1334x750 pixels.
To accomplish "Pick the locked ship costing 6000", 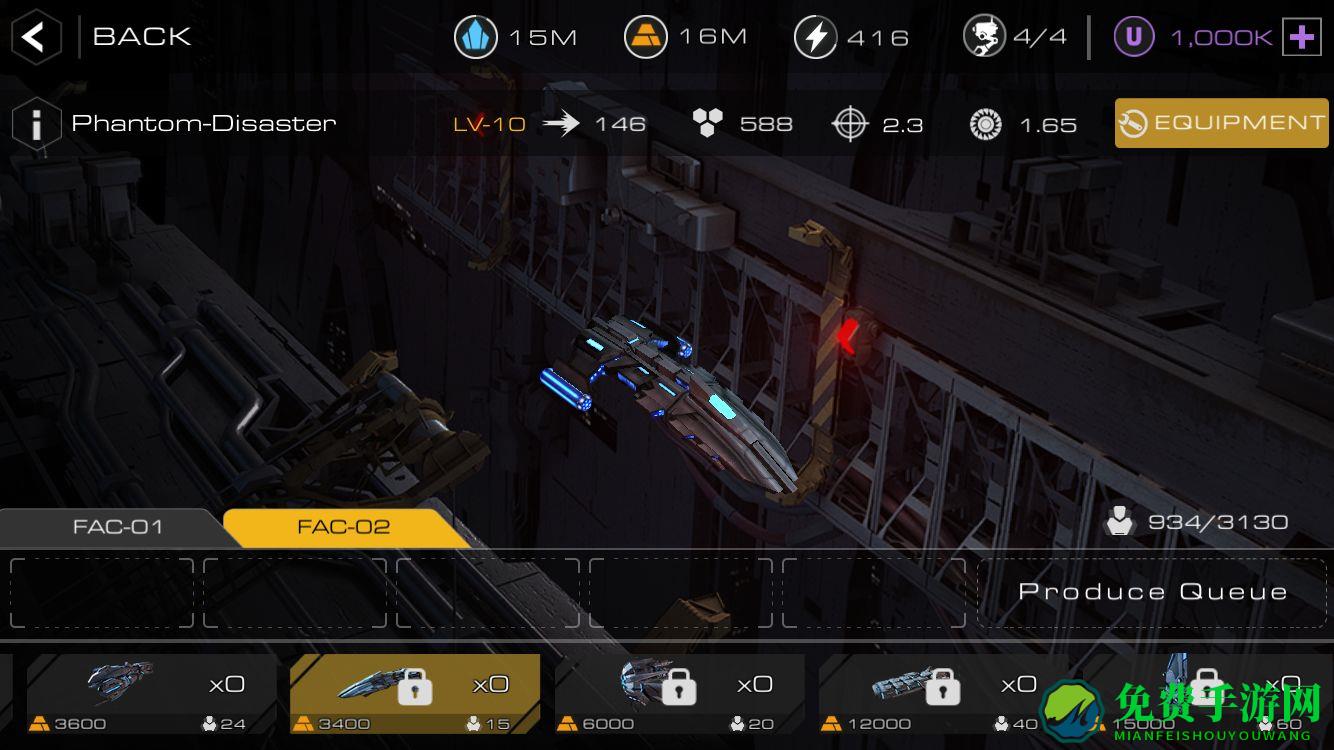I will [678, 693].
